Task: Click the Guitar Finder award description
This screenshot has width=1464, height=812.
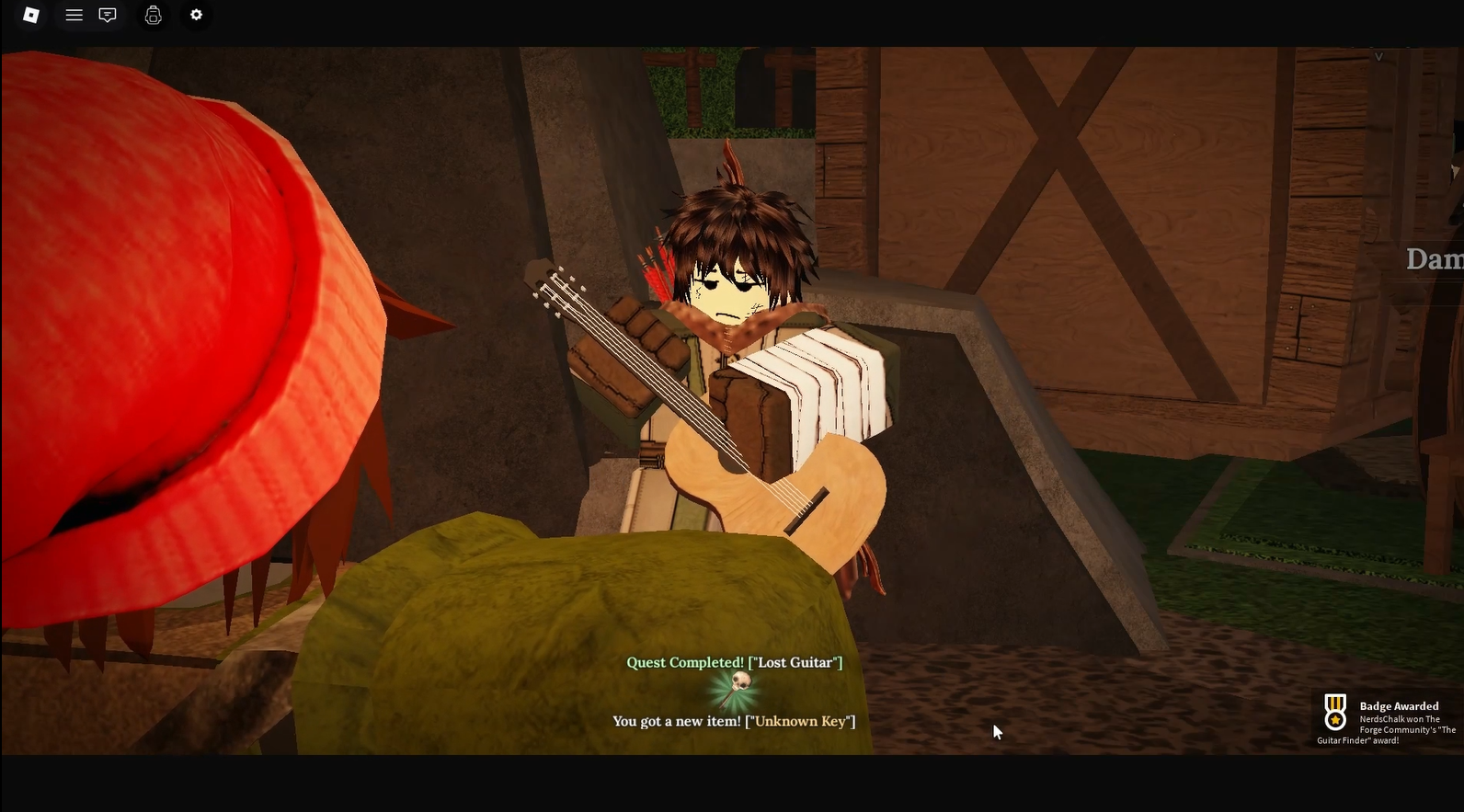Action: pos(1392,729)
